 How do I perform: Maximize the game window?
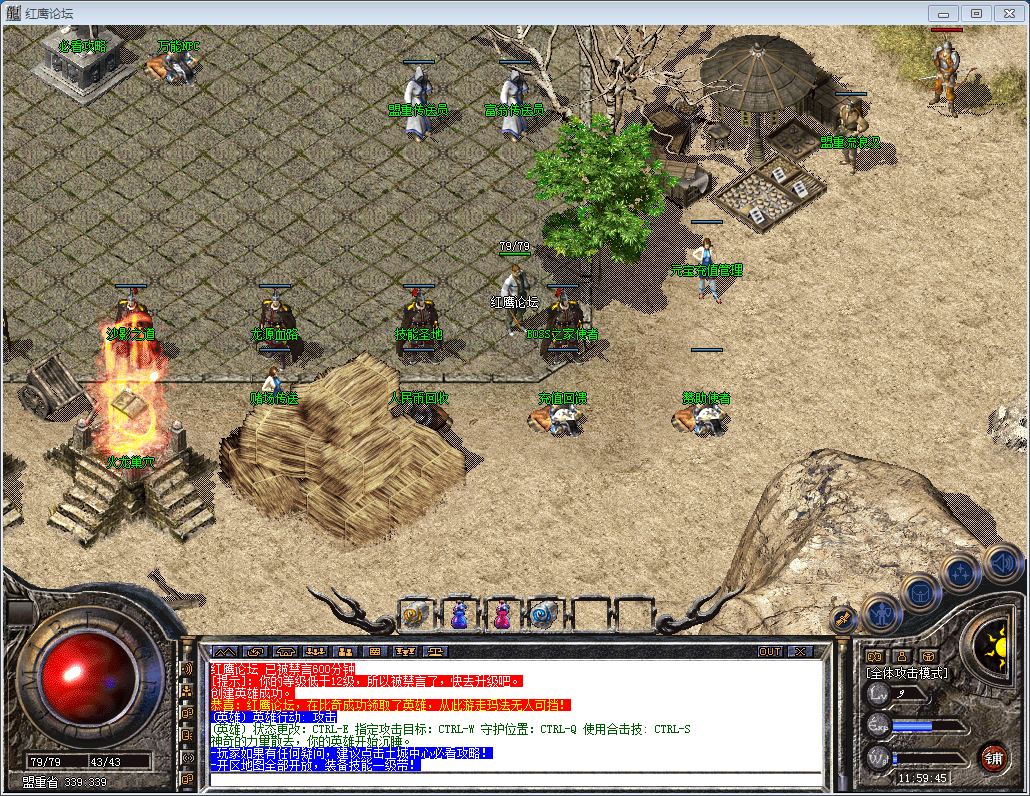pos(977,13)
